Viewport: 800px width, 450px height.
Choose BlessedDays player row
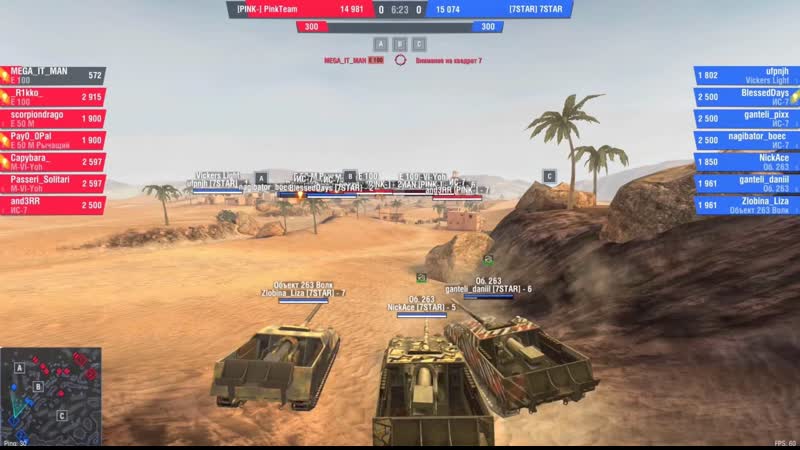[745, 97]
